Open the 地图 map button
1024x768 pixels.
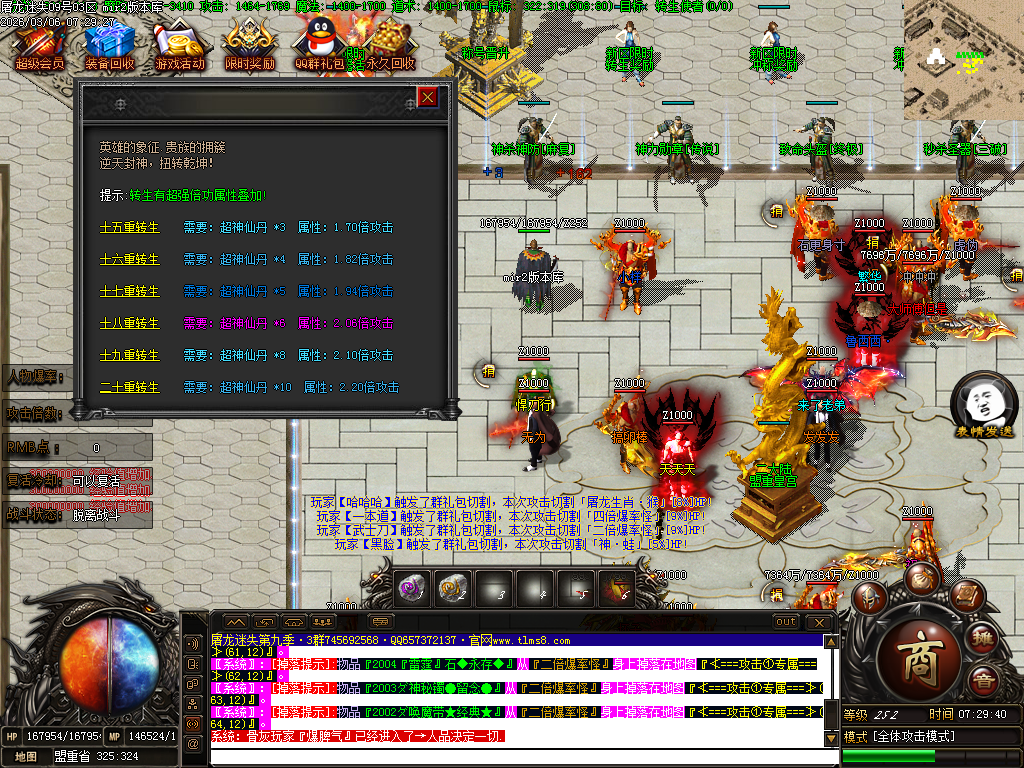pos(25,757)
